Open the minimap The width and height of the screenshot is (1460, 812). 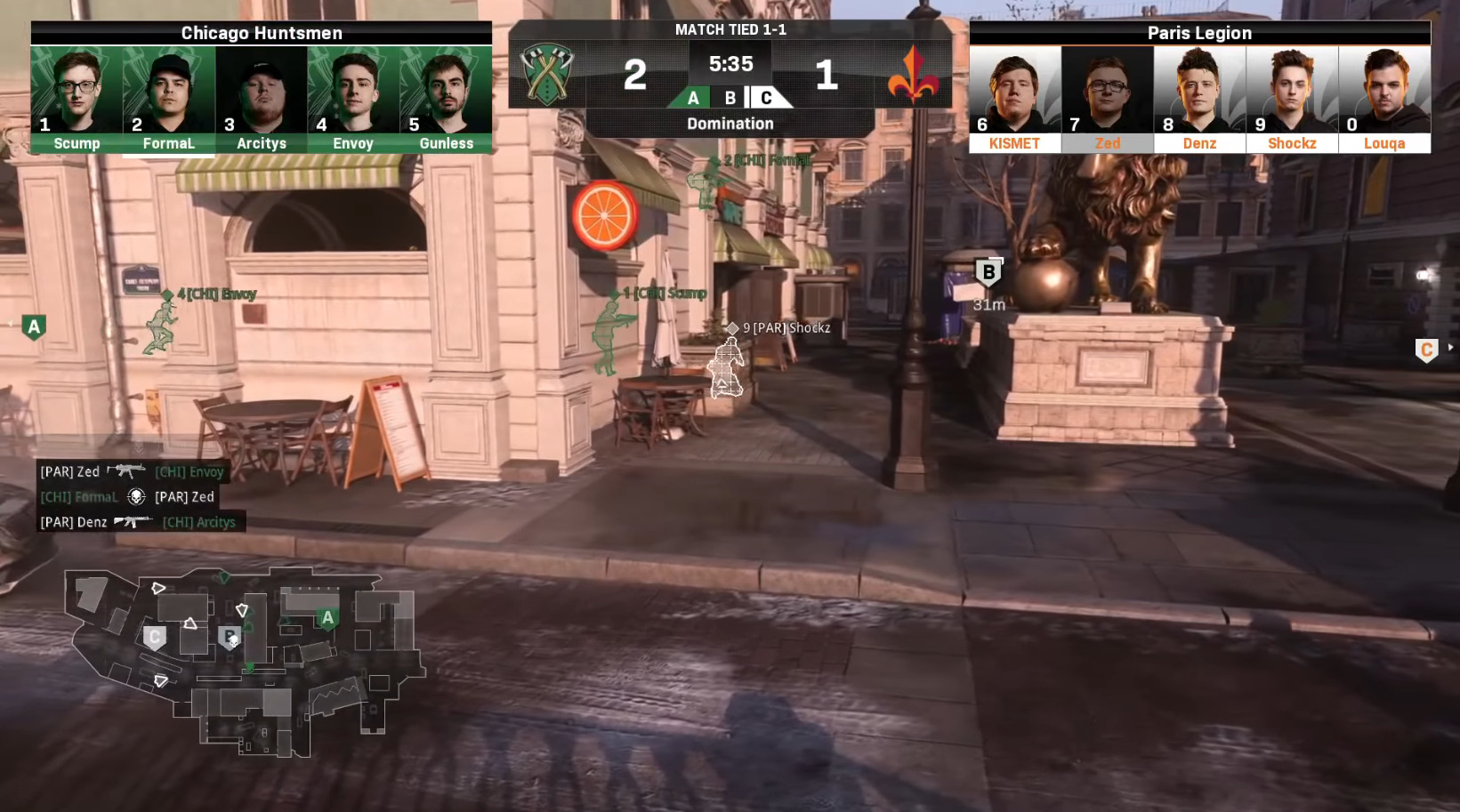pyautogui.click(x=244, y=662)
